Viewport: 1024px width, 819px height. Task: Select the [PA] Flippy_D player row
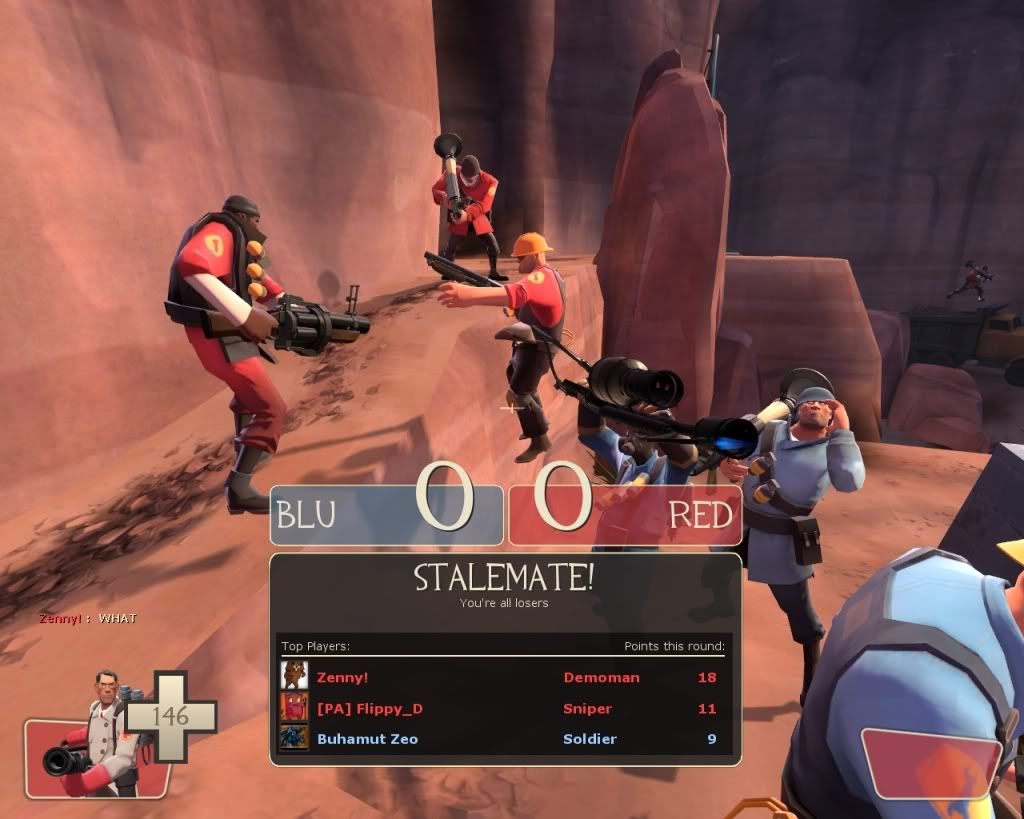coord(369,709)
